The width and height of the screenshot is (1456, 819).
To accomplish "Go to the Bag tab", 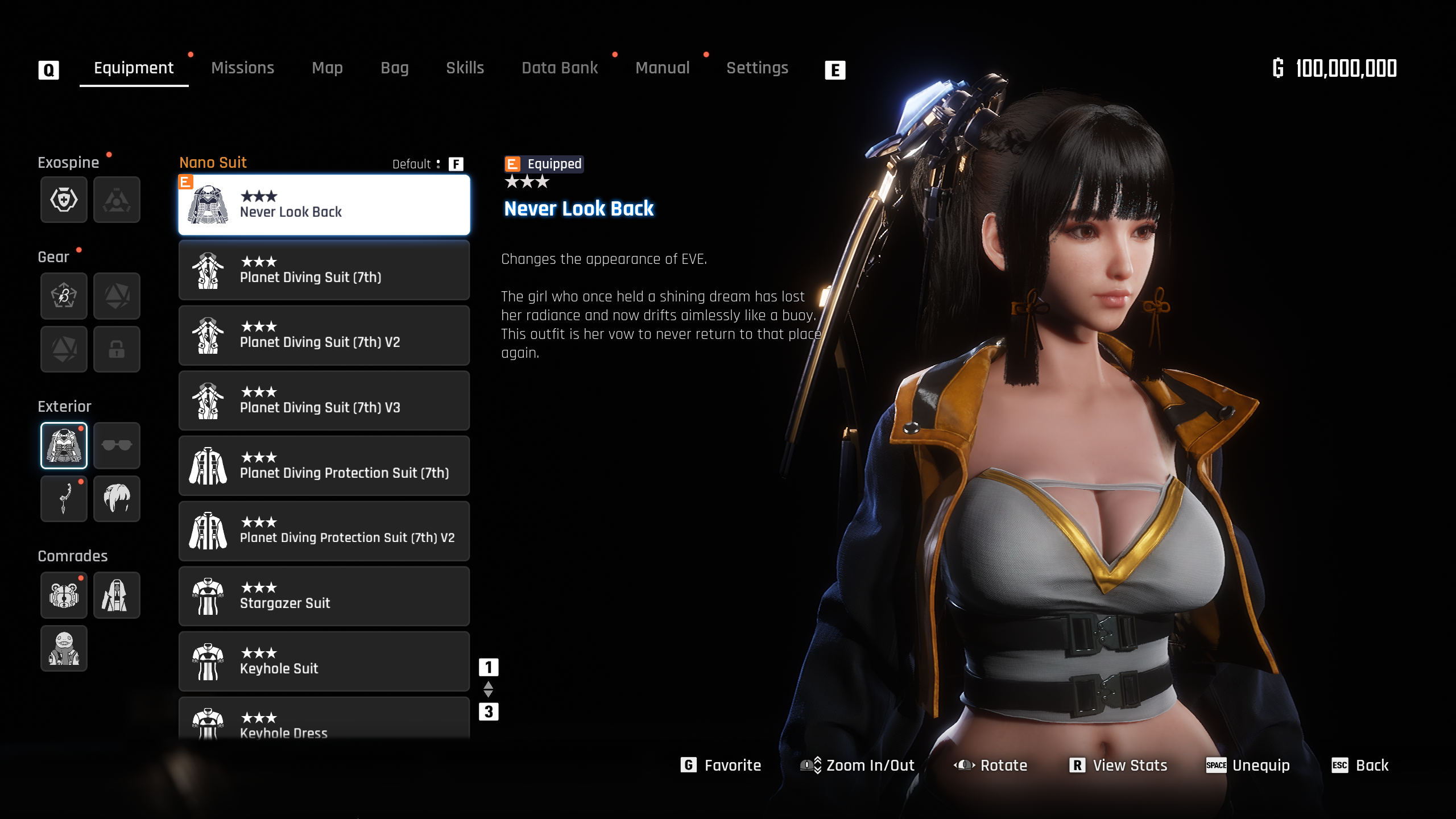I will pyautogui.click(x=394, y=68).
